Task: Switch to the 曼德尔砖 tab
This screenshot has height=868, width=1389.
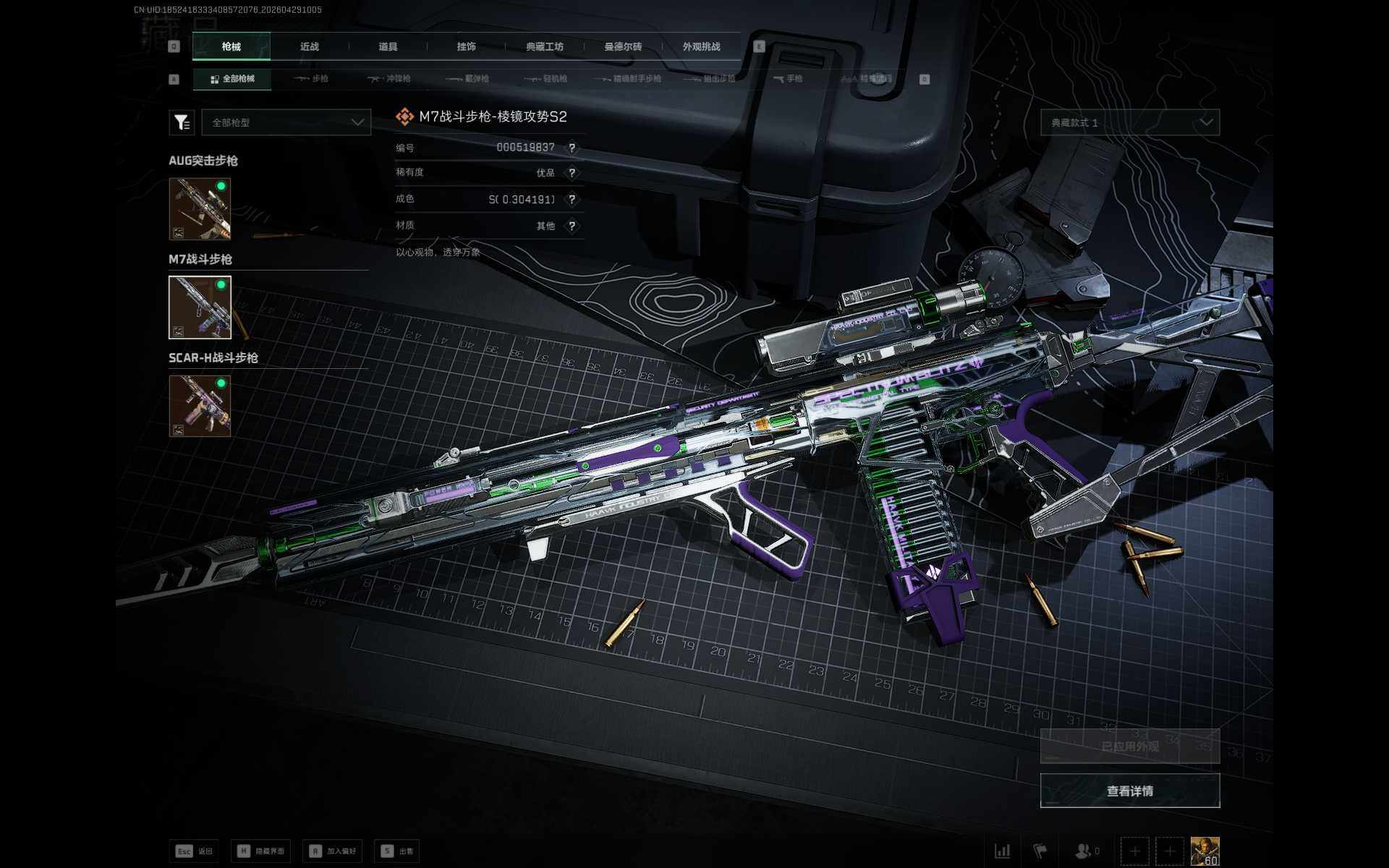Action: coord(623,46)
